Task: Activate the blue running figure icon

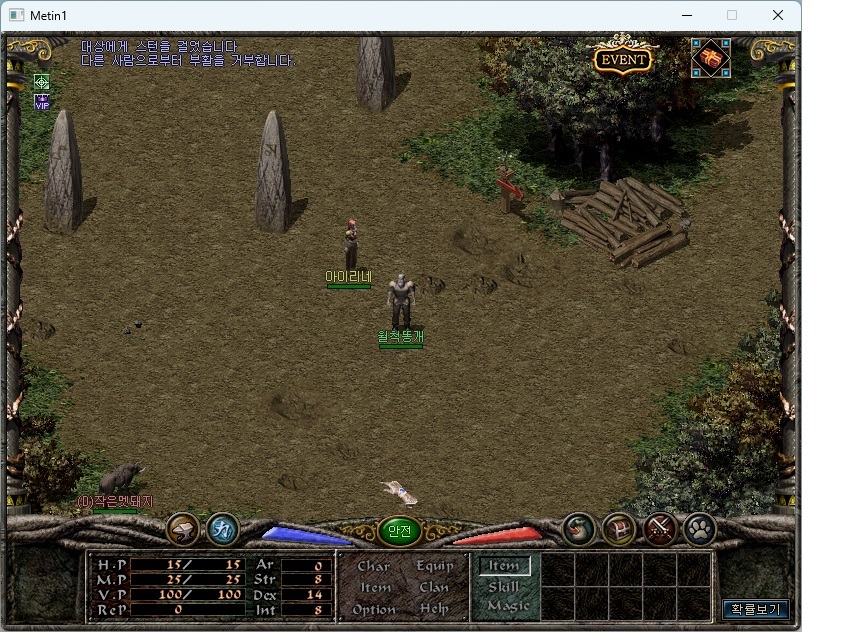Action: (x=222, y=528)
